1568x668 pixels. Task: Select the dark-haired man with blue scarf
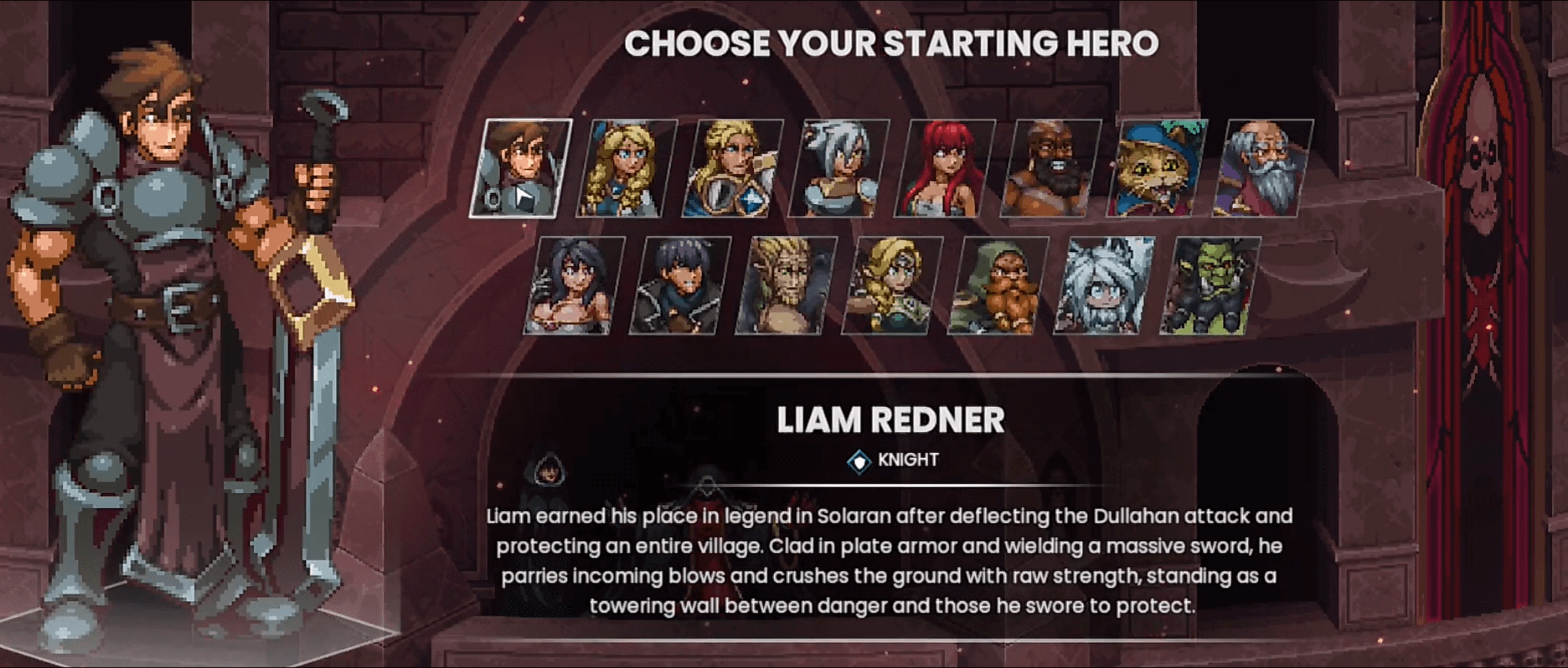pos(680,285)
